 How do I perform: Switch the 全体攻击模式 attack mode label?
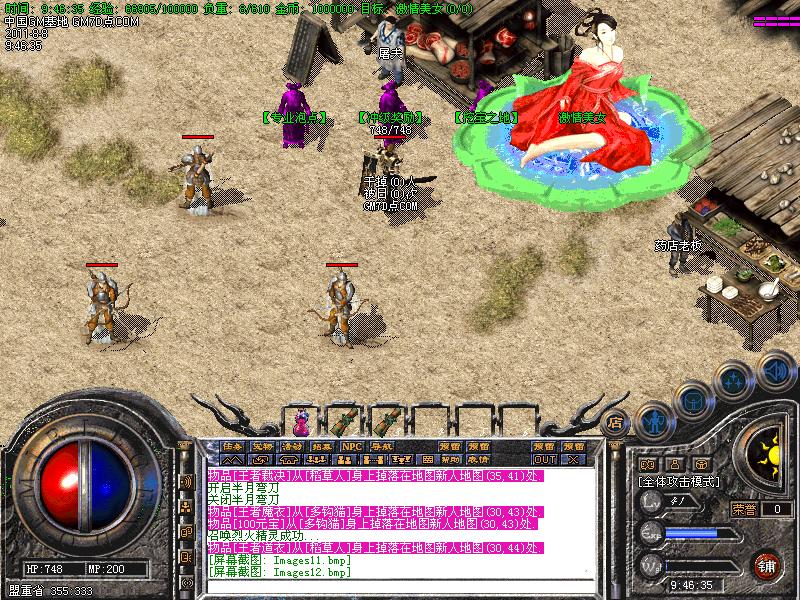point(679,481)
